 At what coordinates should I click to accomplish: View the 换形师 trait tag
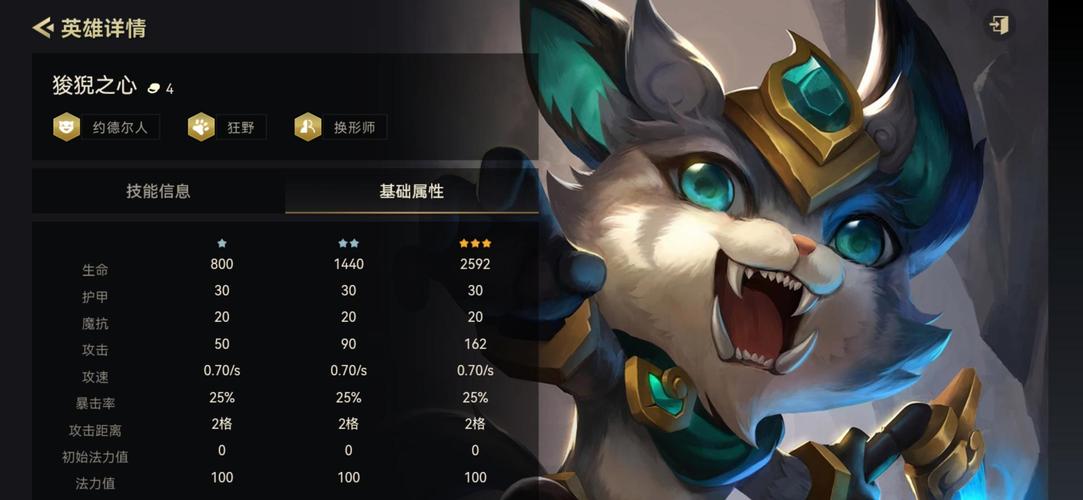(x=341, y=127)
